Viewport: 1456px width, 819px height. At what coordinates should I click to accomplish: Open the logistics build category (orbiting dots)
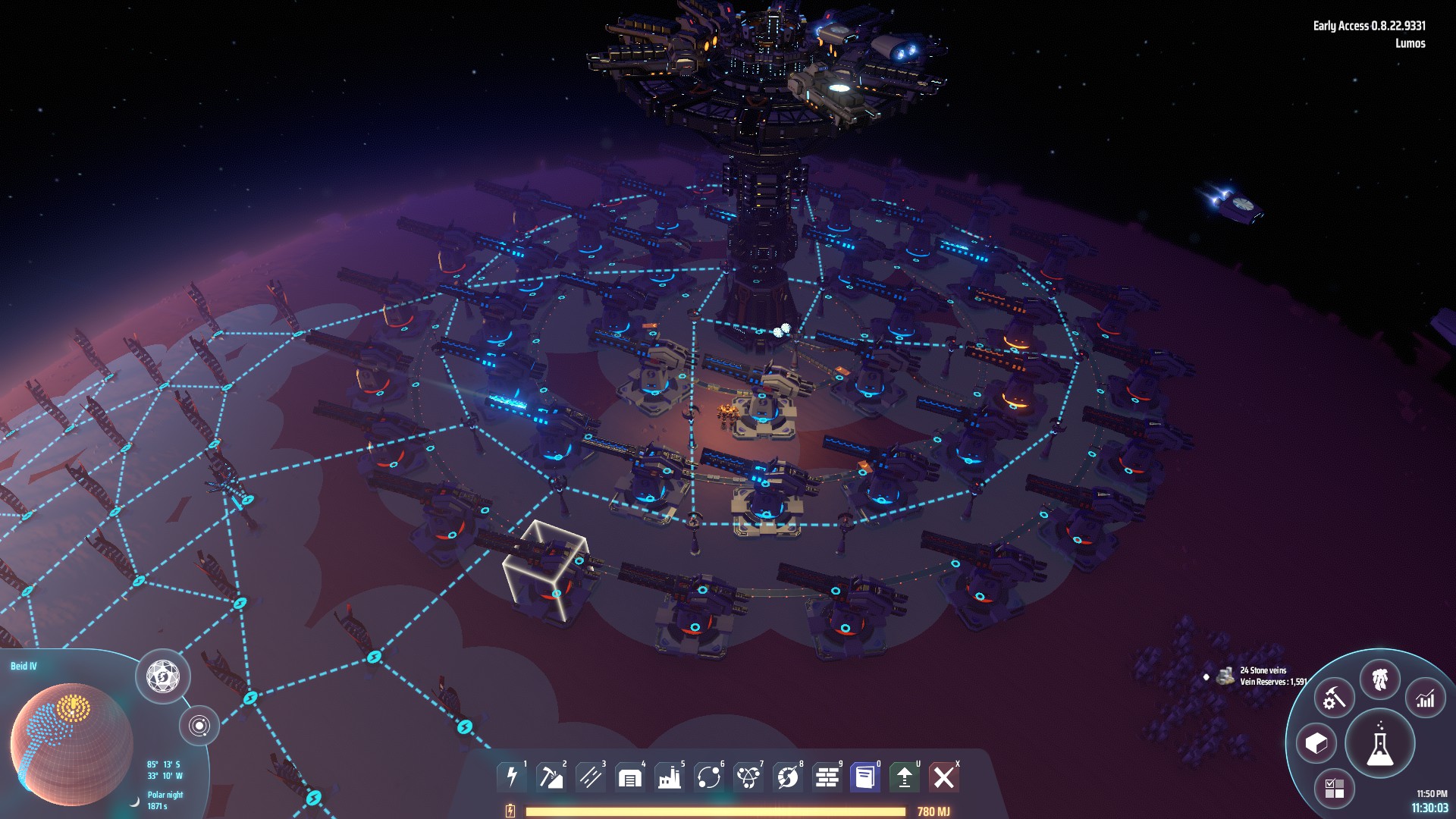[709, 777]
